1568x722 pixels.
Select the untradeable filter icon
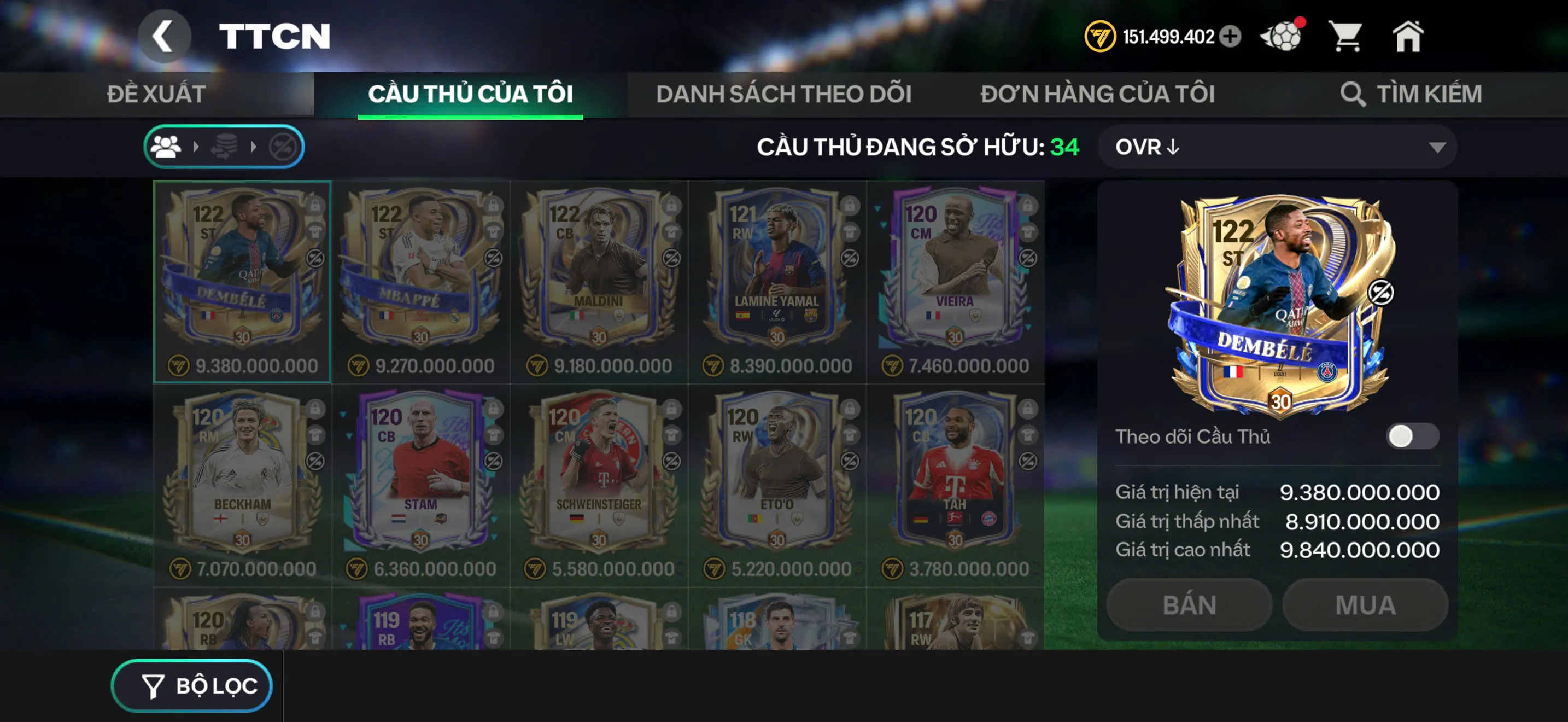(x=283, y=146)
